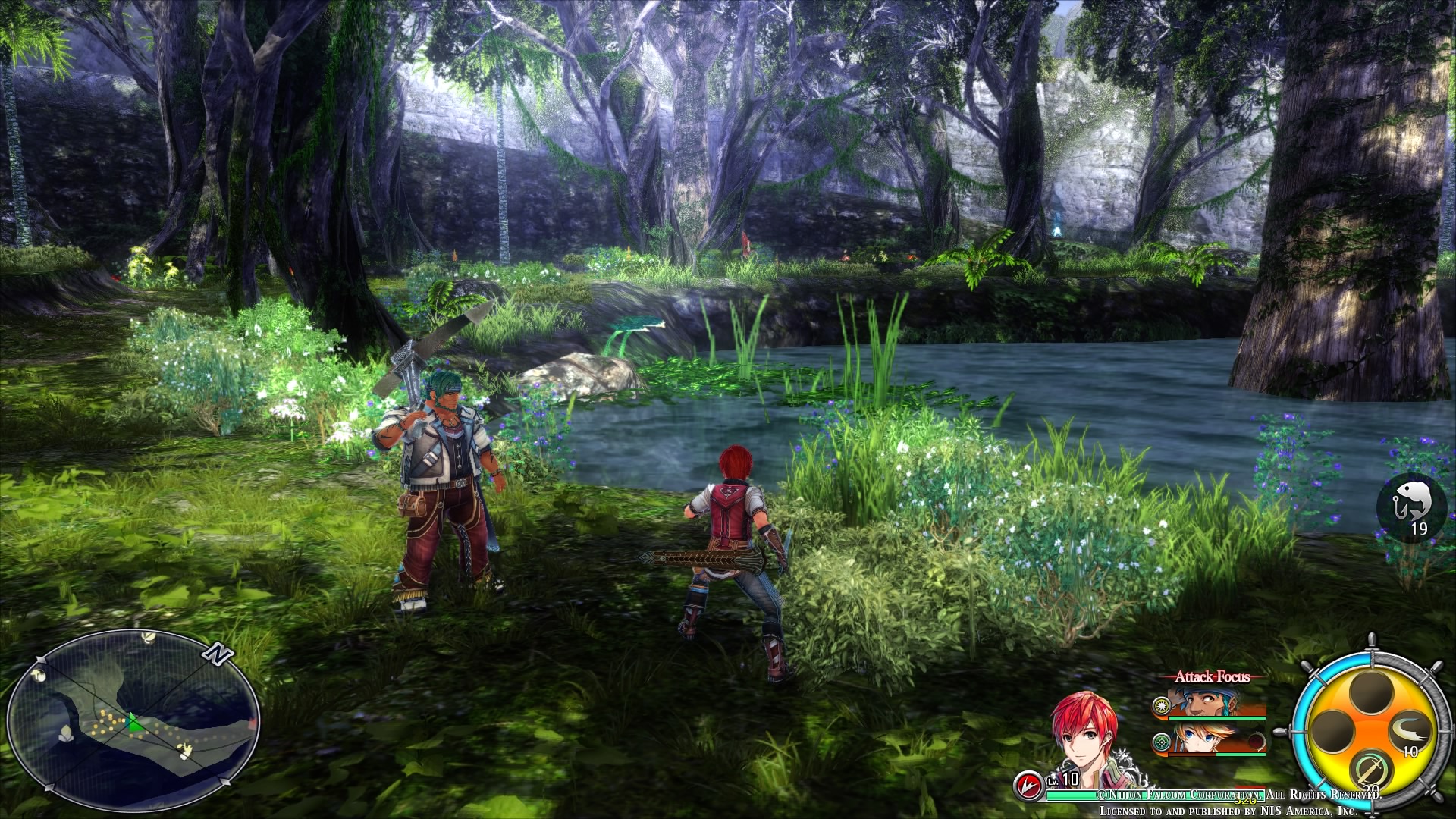The height and width of the screenshot is (819, 1456).
Task: Select the yellow sun status icon next to Sahad
Action: point(1160,705)
